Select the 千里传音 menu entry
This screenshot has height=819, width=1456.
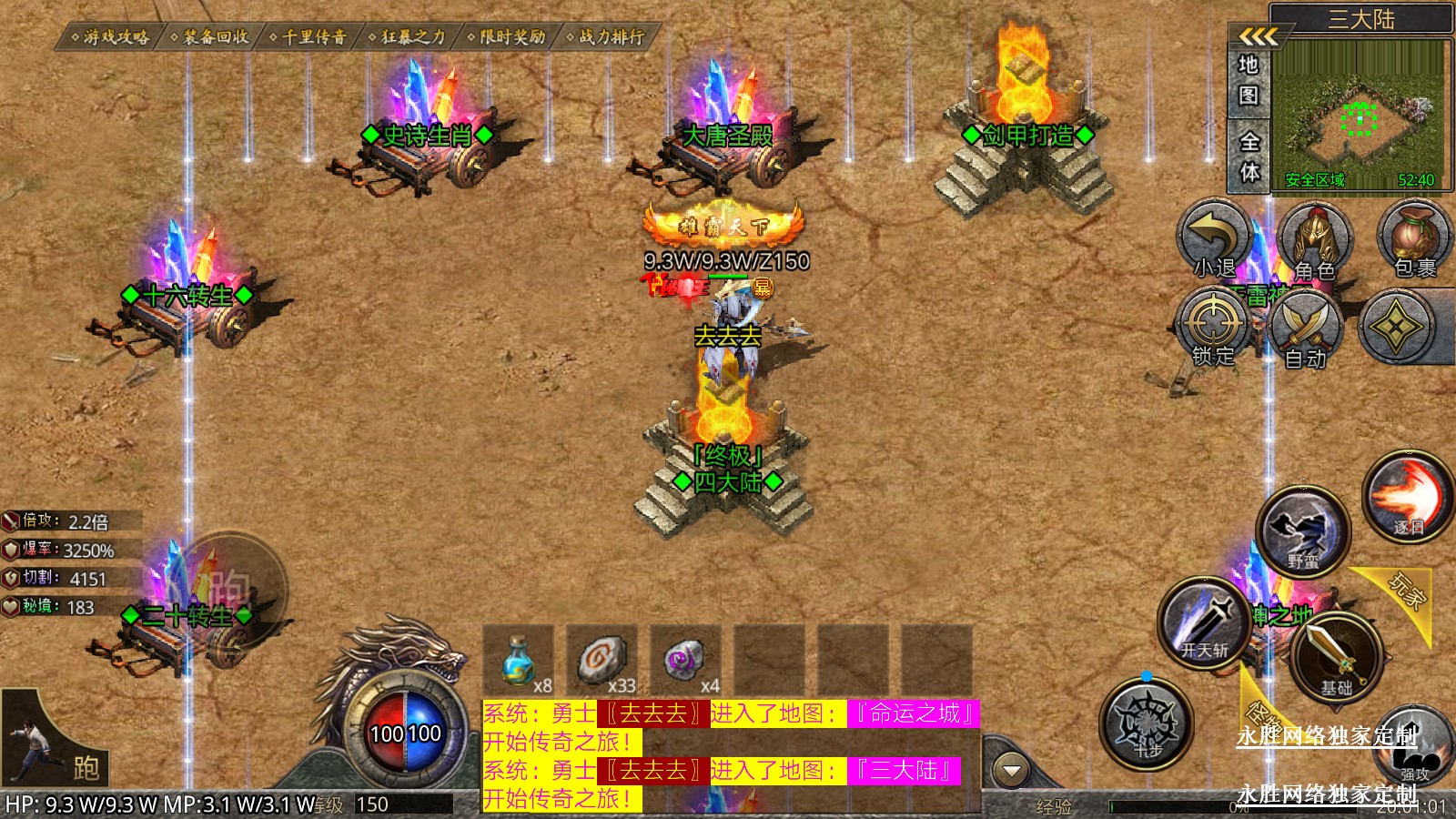pyautogui.click(x=309, y=37)
